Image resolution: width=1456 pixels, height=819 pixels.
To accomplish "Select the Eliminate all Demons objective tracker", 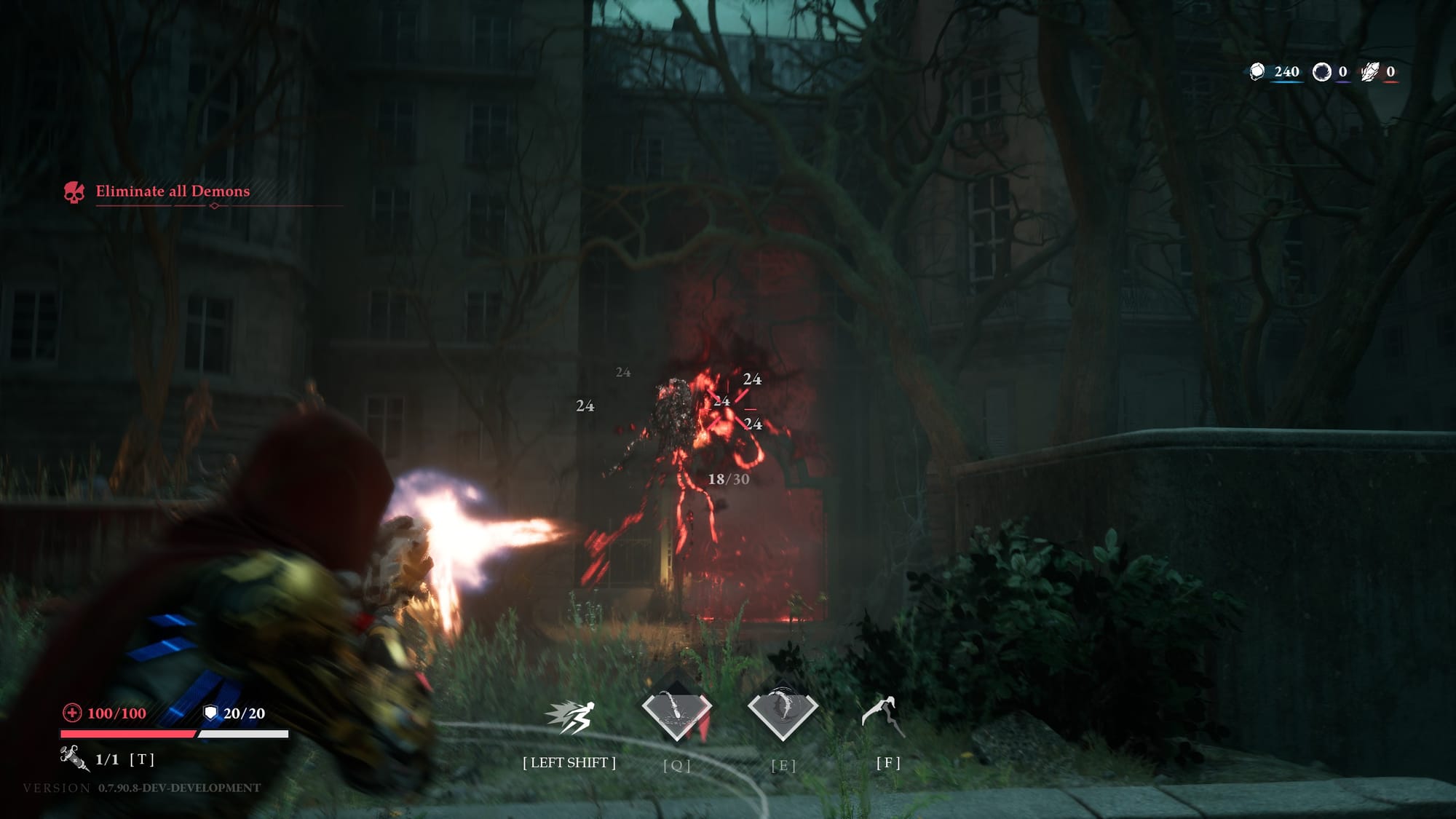I will pos(173,191).
